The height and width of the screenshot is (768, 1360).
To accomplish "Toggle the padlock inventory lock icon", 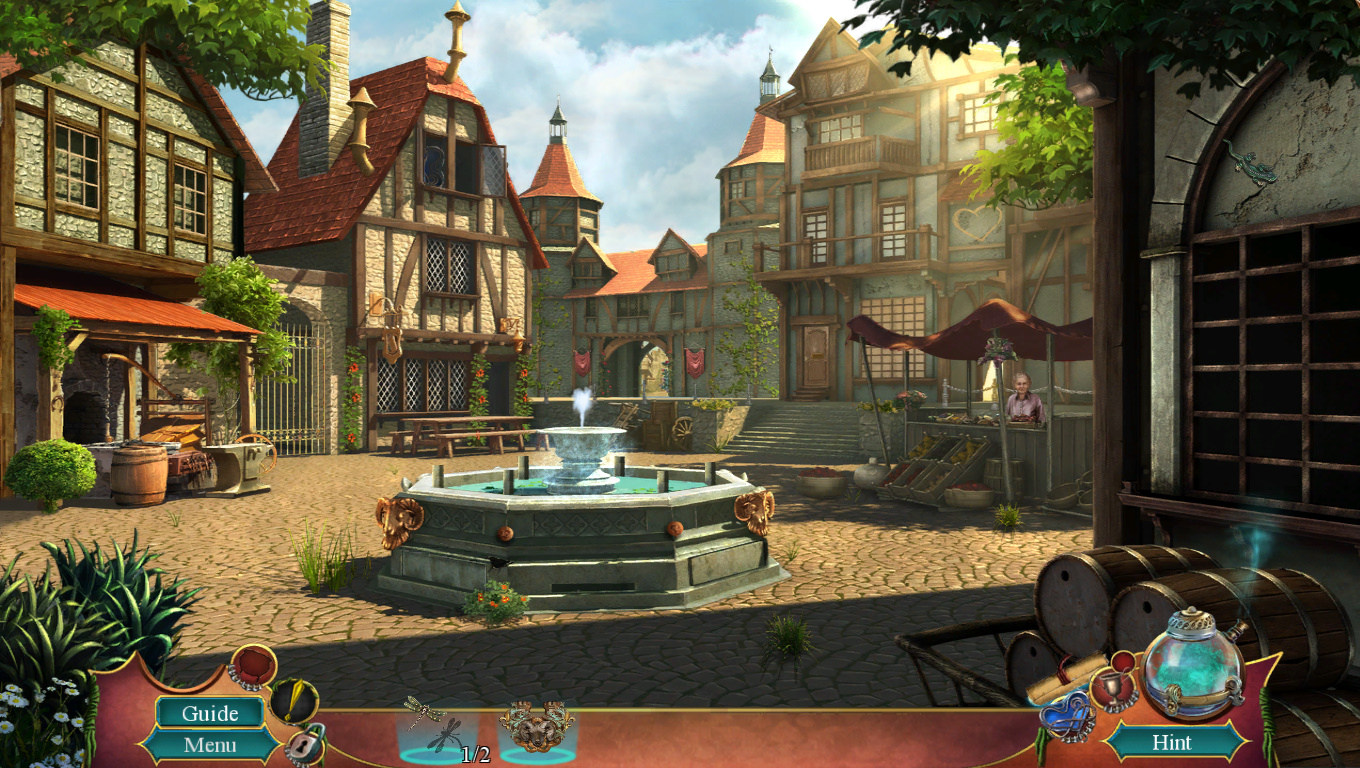I will 304,744.
